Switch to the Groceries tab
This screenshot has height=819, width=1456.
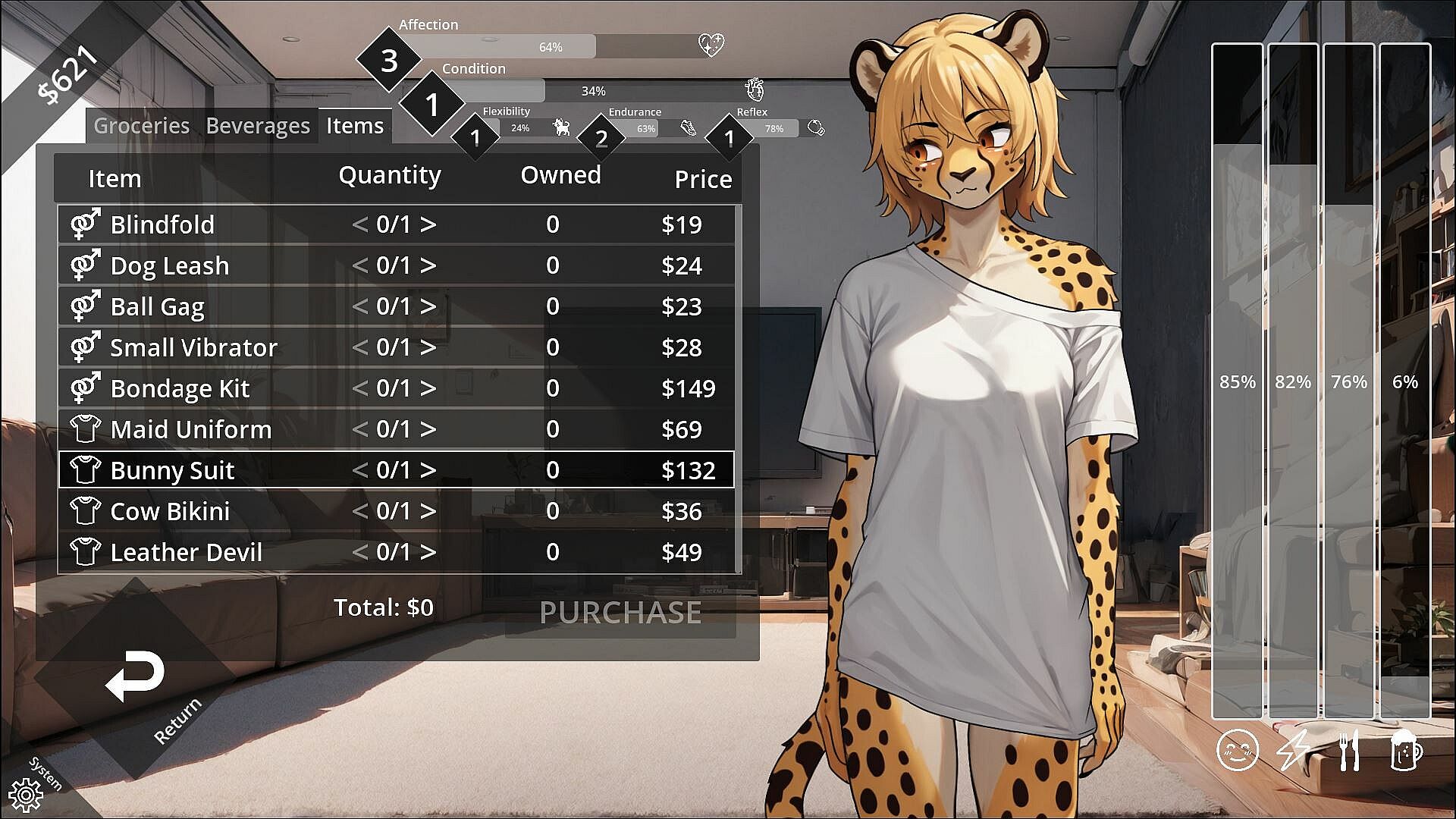tap(141, 126)
